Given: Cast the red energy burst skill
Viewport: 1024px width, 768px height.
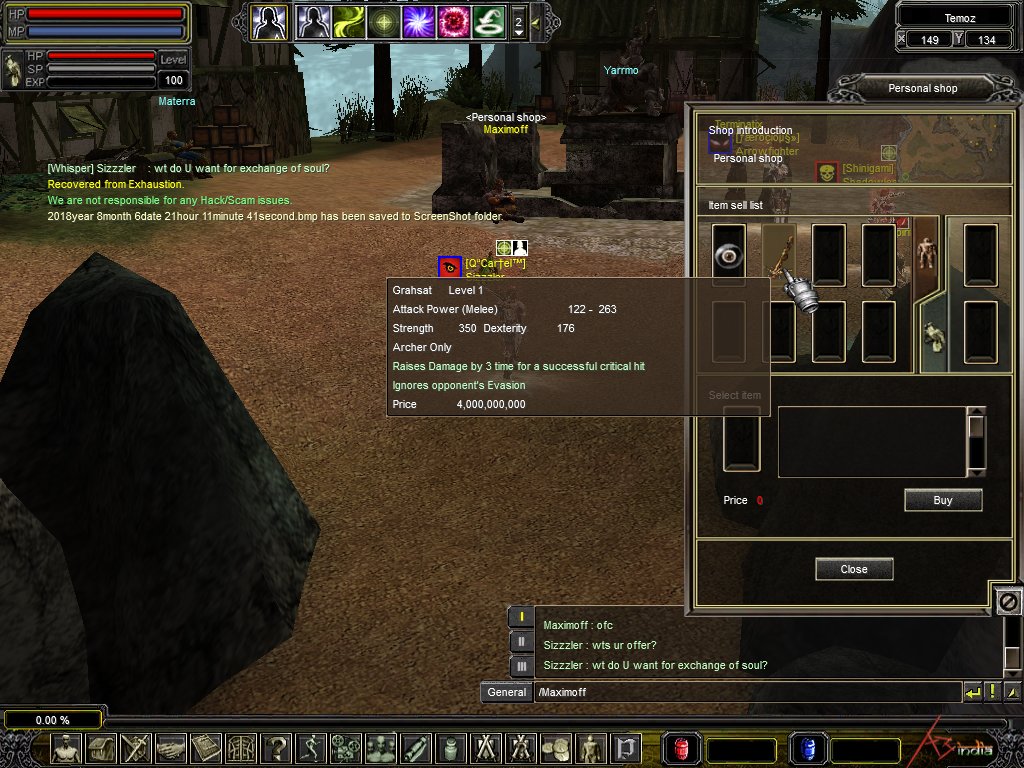Looking at the screenshot, I should coord(454,21).
